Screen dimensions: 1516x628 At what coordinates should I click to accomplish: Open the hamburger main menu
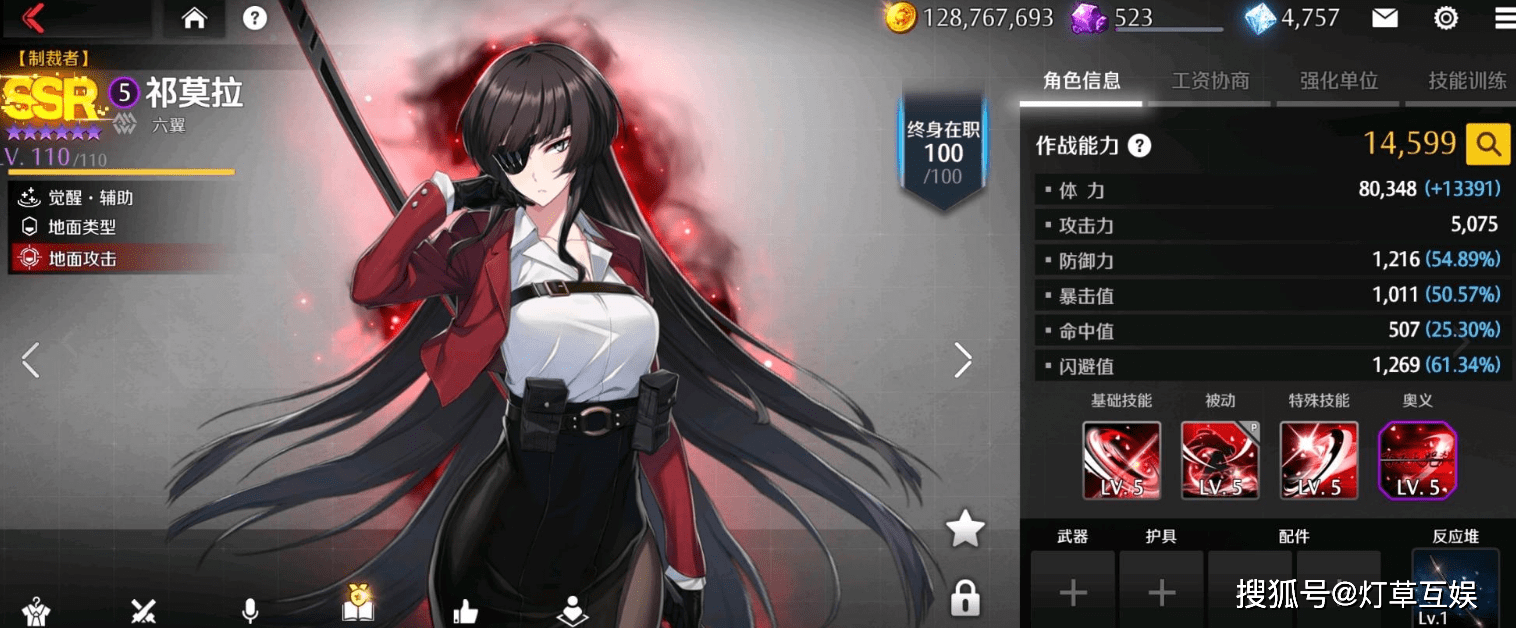click(1503, 17)
